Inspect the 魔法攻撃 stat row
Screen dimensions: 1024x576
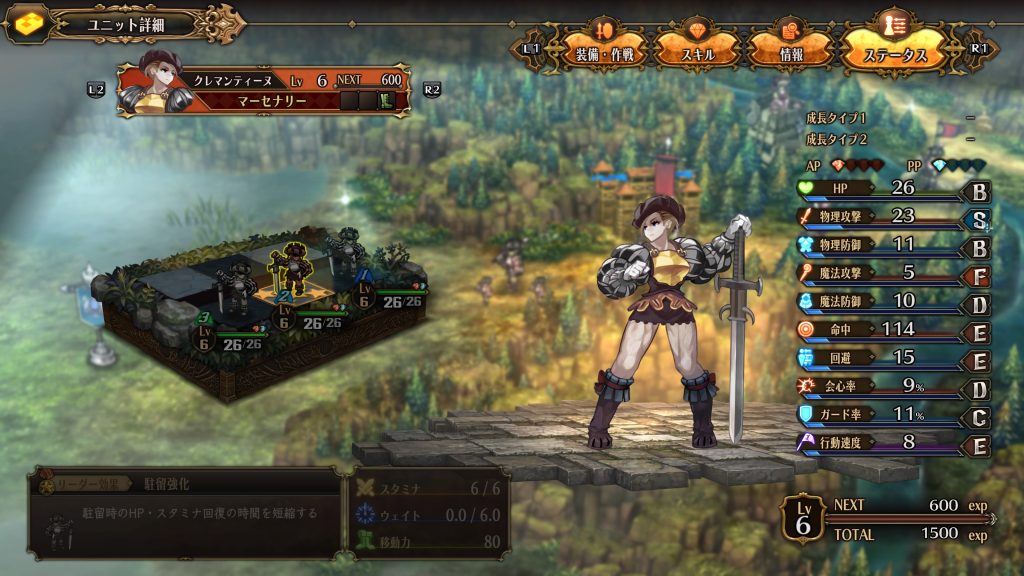click(x=880, y=272)
